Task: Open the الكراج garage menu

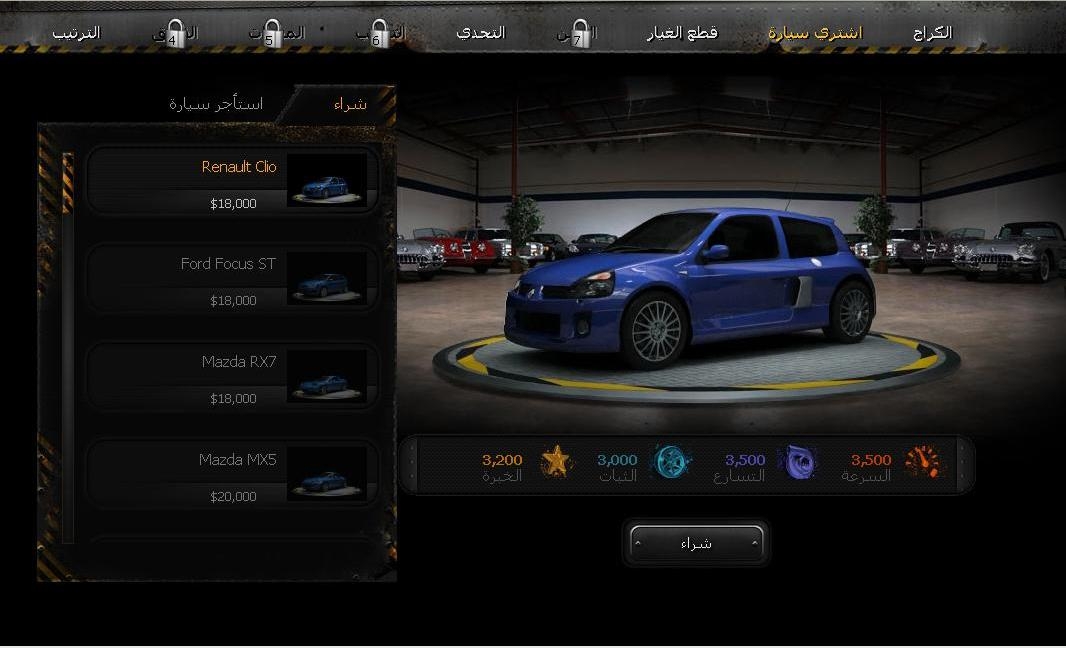Action: pyautogui.click(x=932, y=33)
